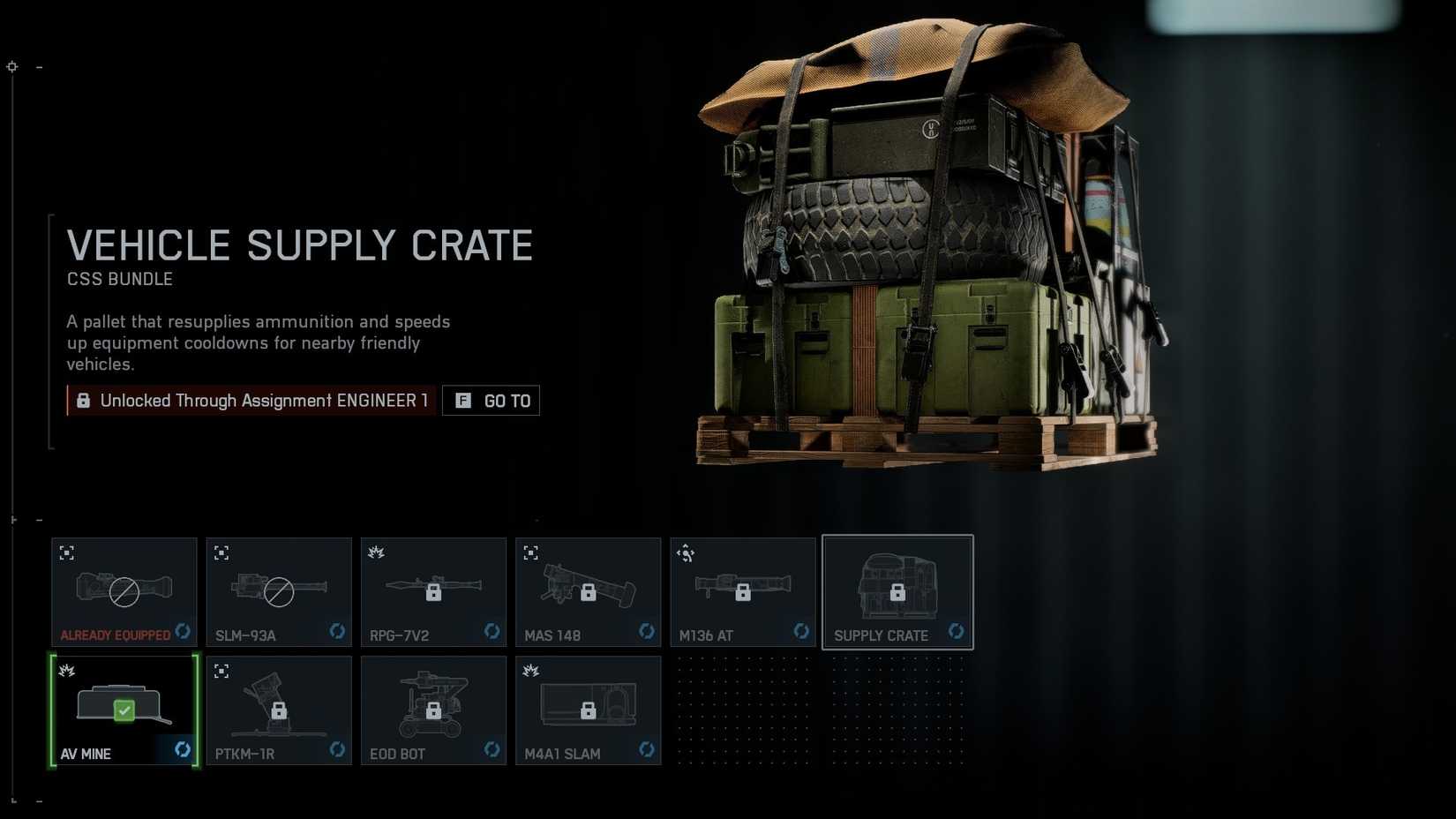Click the lock icon on the SUPPLY CRATE tile

897,592
